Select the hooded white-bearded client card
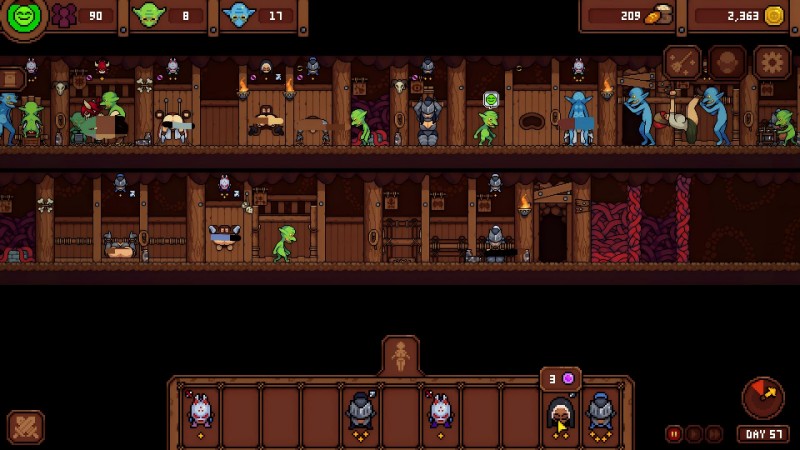Image resolution: width=800 pixels, height=450 pixels. [561, 413]
